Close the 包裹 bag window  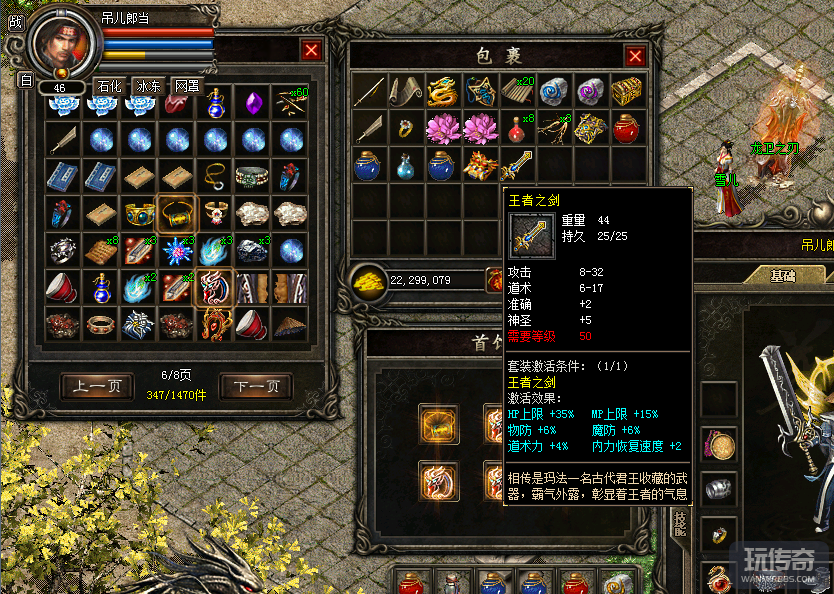point(634,56)
